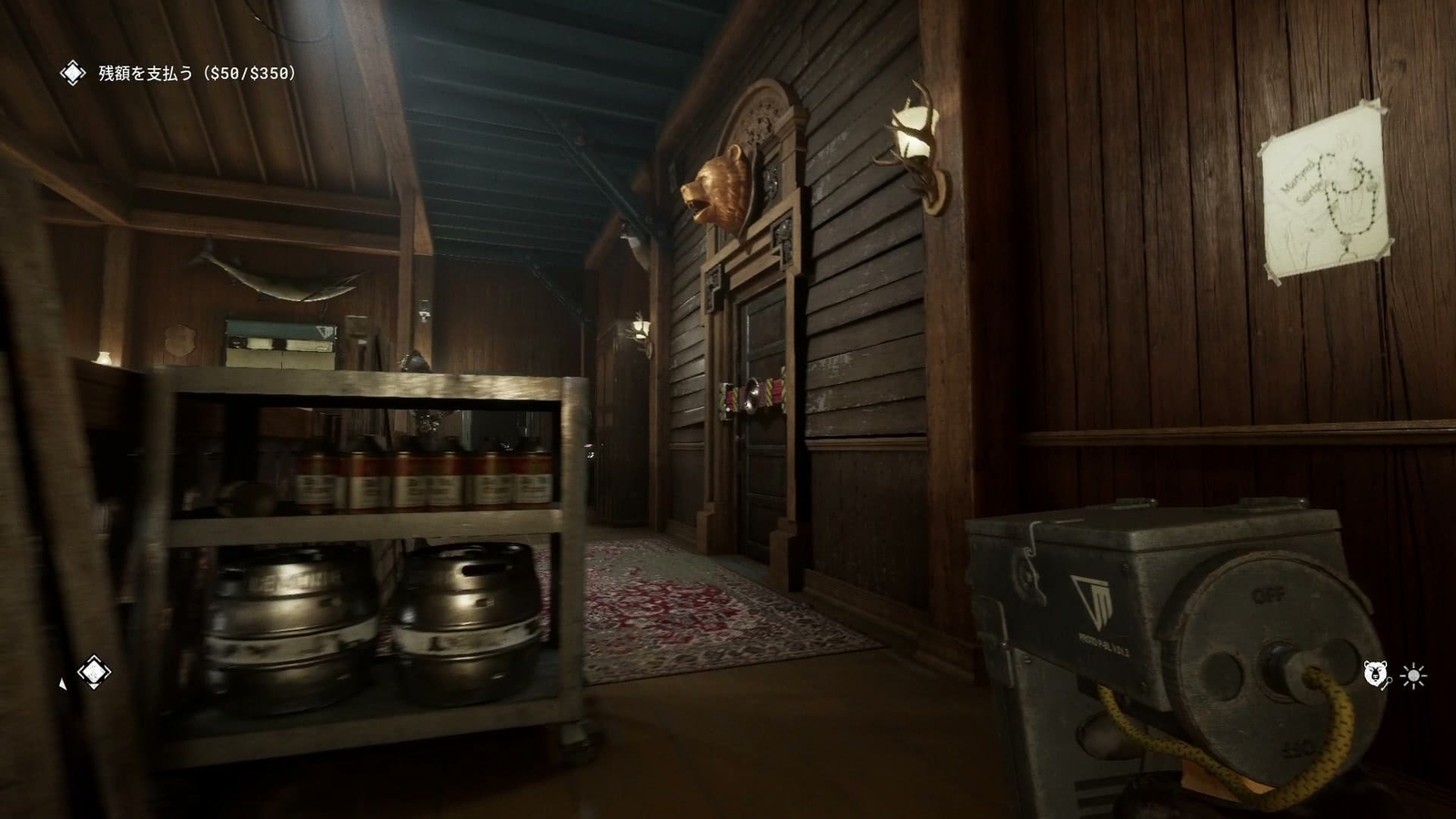This screenshot has height=819, width=1456.
Task: Click the diamond objective marker icon
Action: pos(93,672)
